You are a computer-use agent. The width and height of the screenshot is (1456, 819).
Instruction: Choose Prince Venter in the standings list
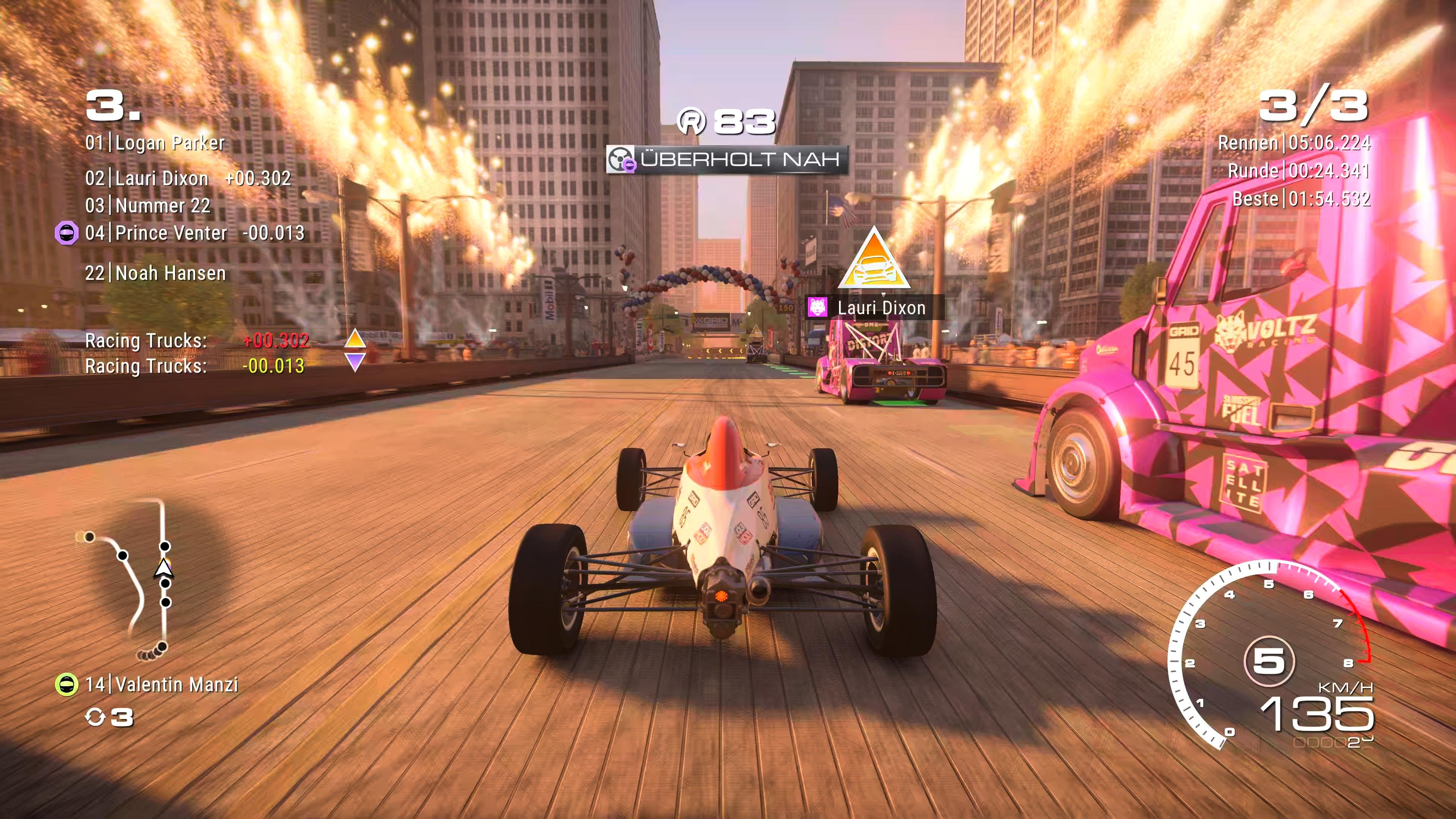pos(195,233)
